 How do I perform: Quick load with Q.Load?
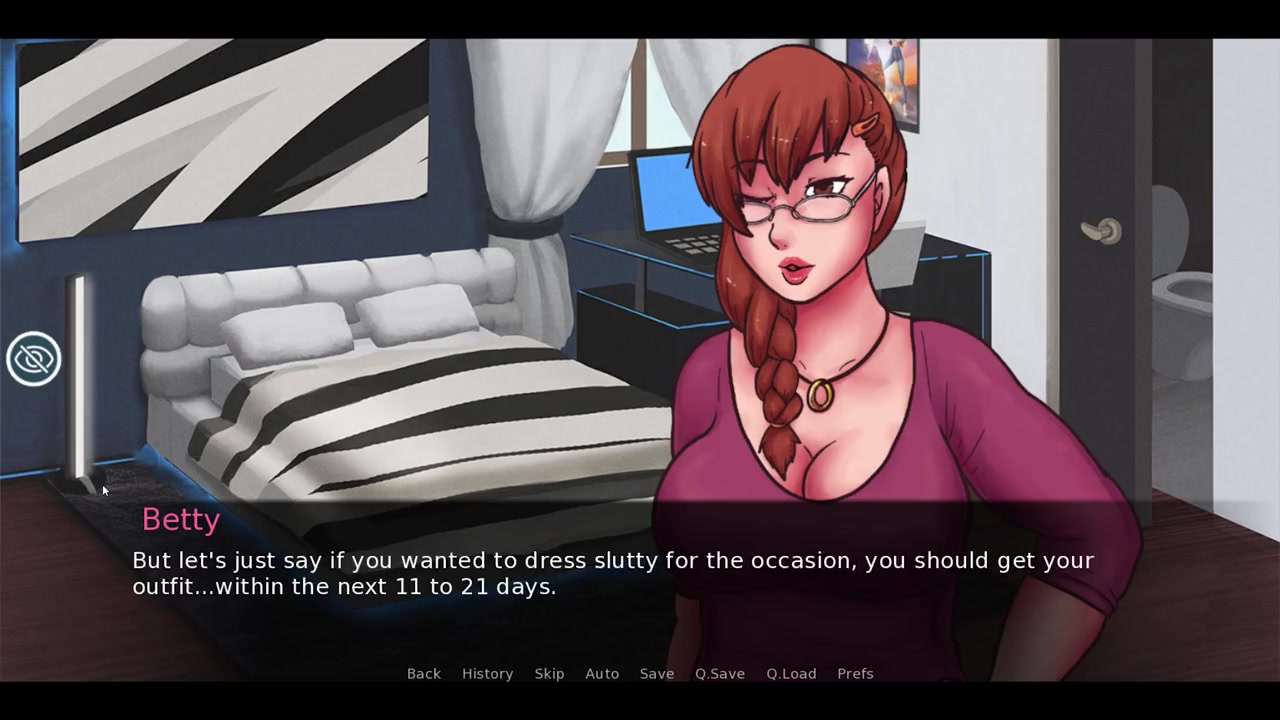pos(791,674)
